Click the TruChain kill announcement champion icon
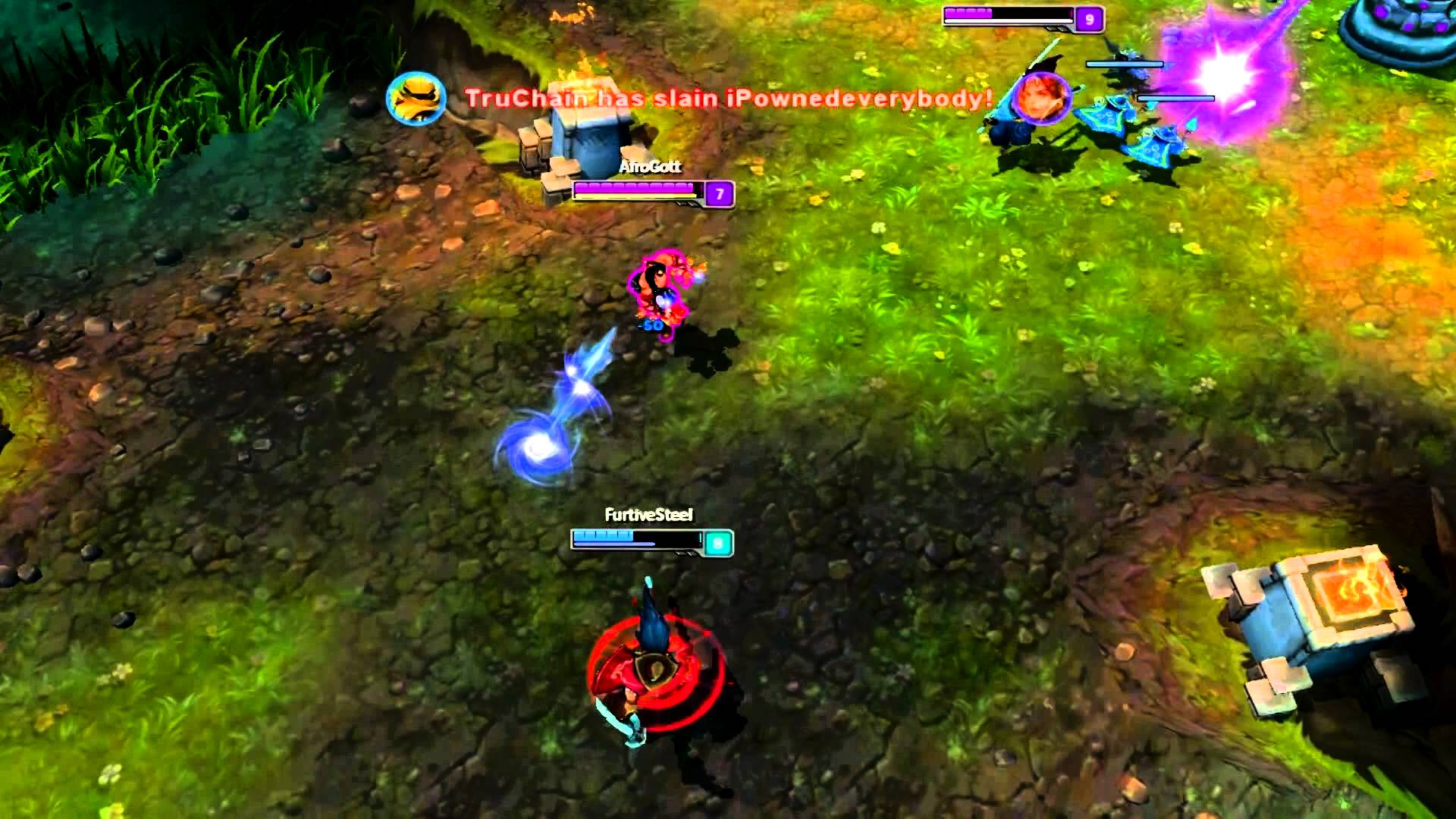1456x819 pixels. click(x=416, y=99)
